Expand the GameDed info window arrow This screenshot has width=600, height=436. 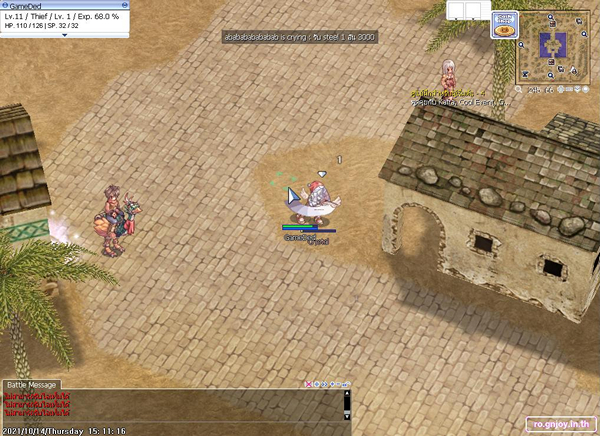click(65, 34)
